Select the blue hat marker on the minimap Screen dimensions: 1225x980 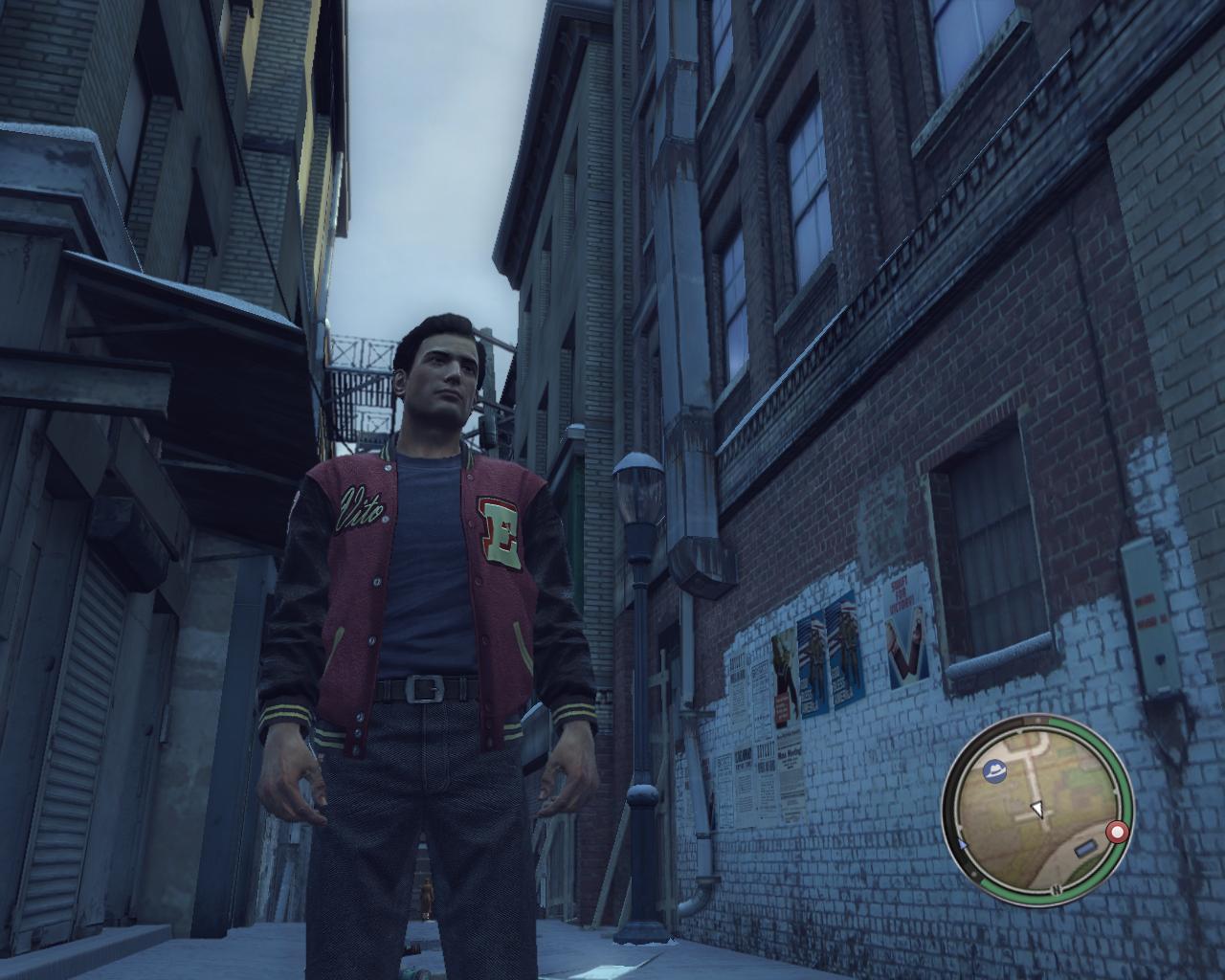tap(995, 770)
